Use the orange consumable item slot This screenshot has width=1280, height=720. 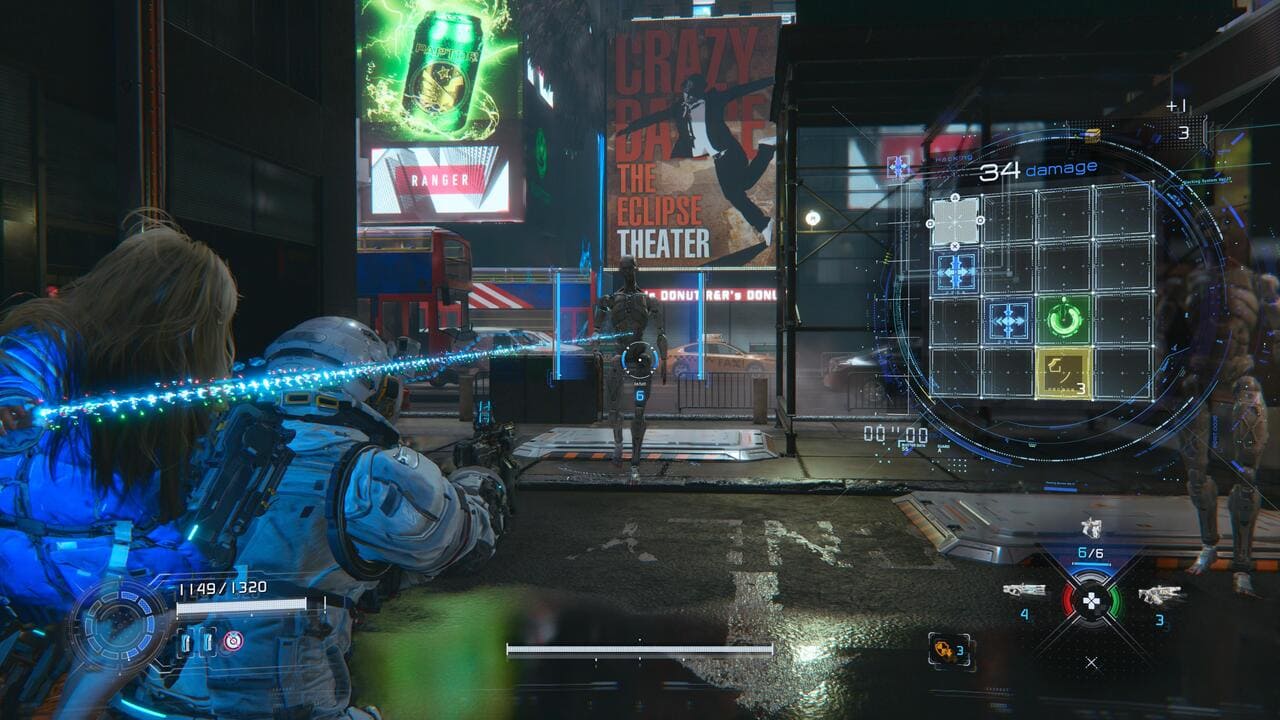tap(946, 650)
